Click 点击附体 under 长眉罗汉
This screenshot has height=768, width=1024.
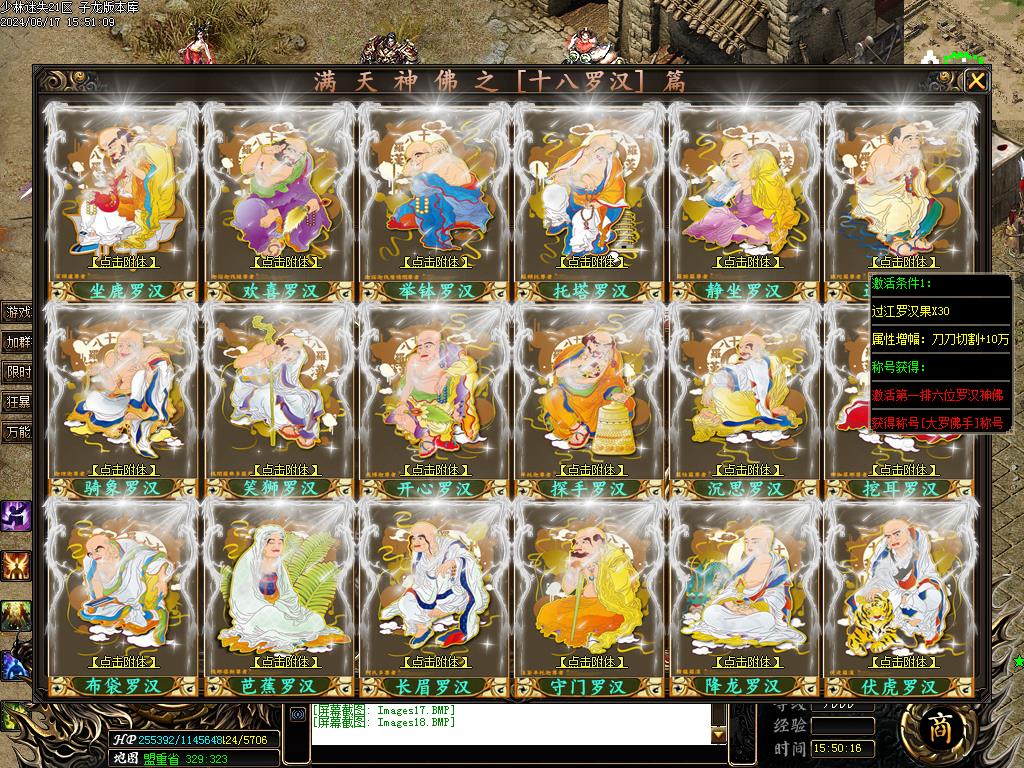[x=435, y=661]
